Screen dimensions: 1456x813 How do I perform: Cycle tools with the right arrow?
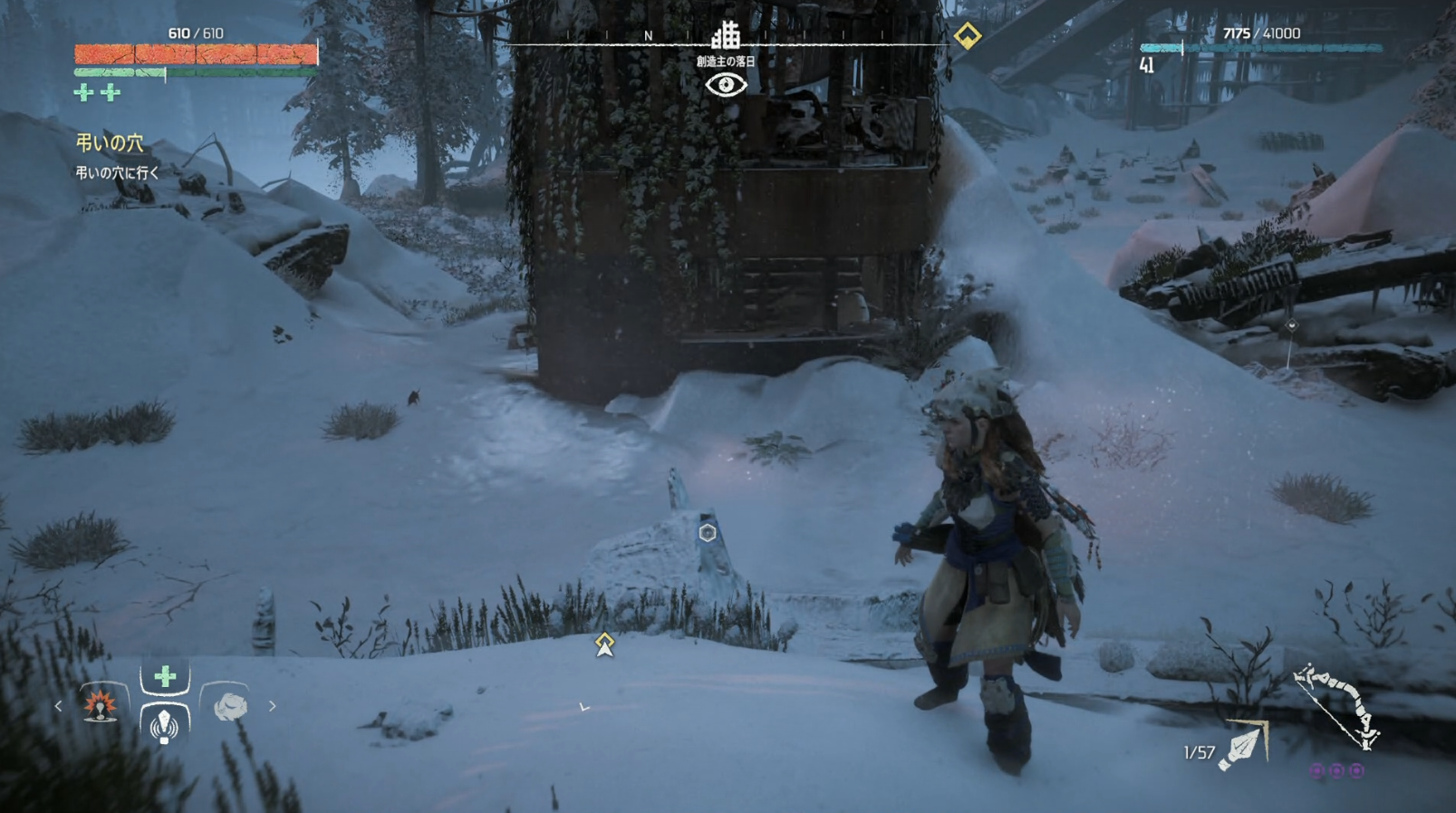[272, 706]
